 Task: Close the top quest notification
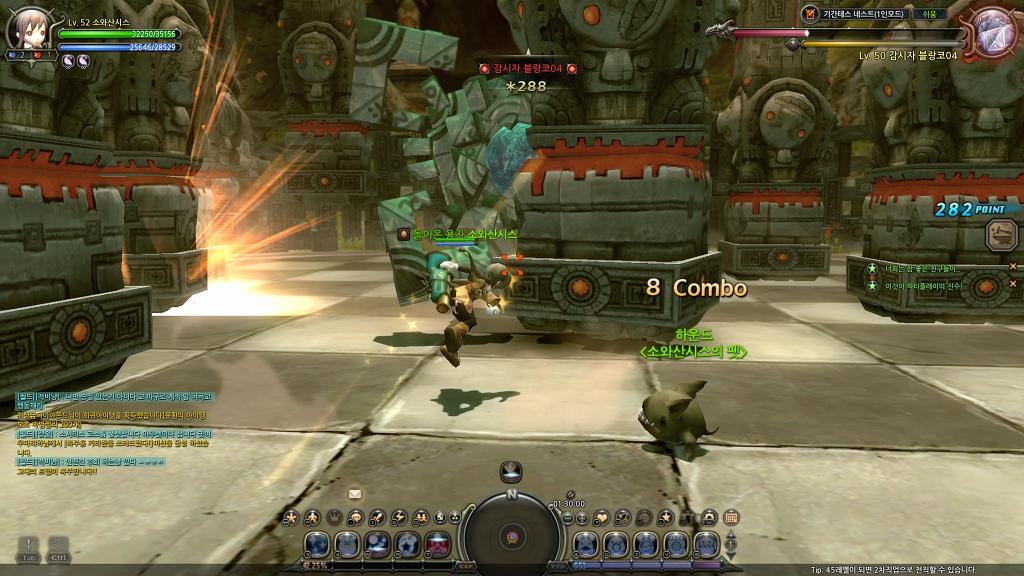(x=1012, y=267)
